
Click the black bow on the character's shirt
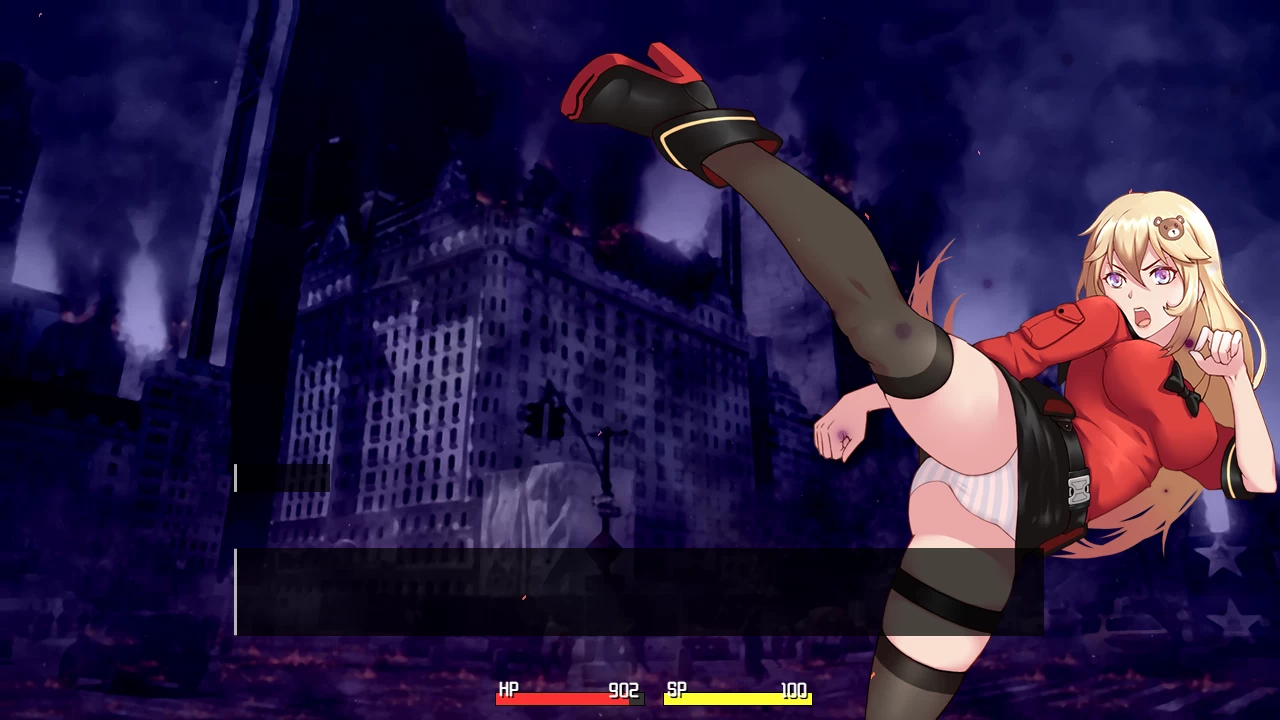click(x=1185, y=390)
